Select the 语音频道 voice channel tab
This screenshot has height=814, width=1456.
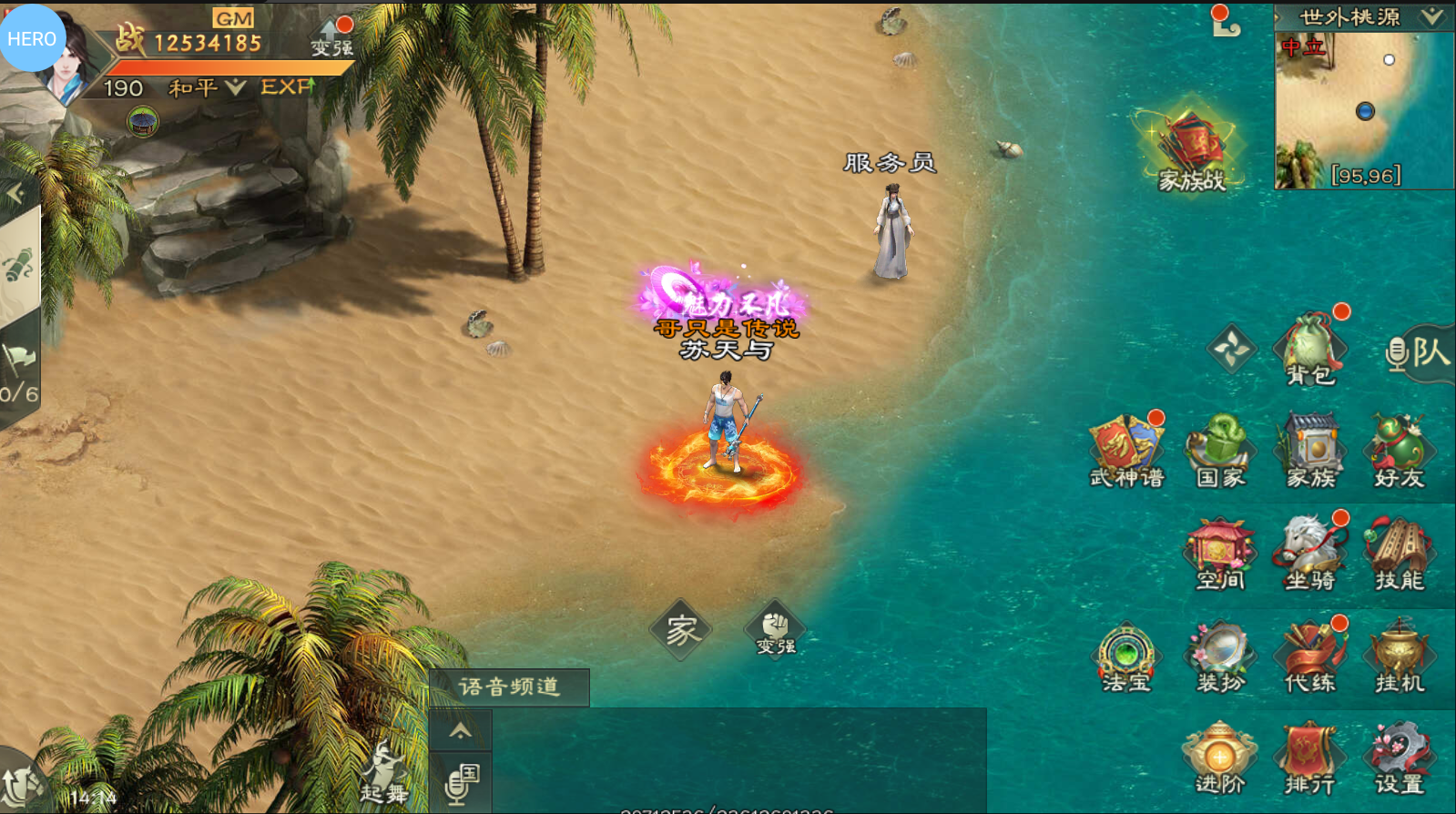[x=509, y=687]
